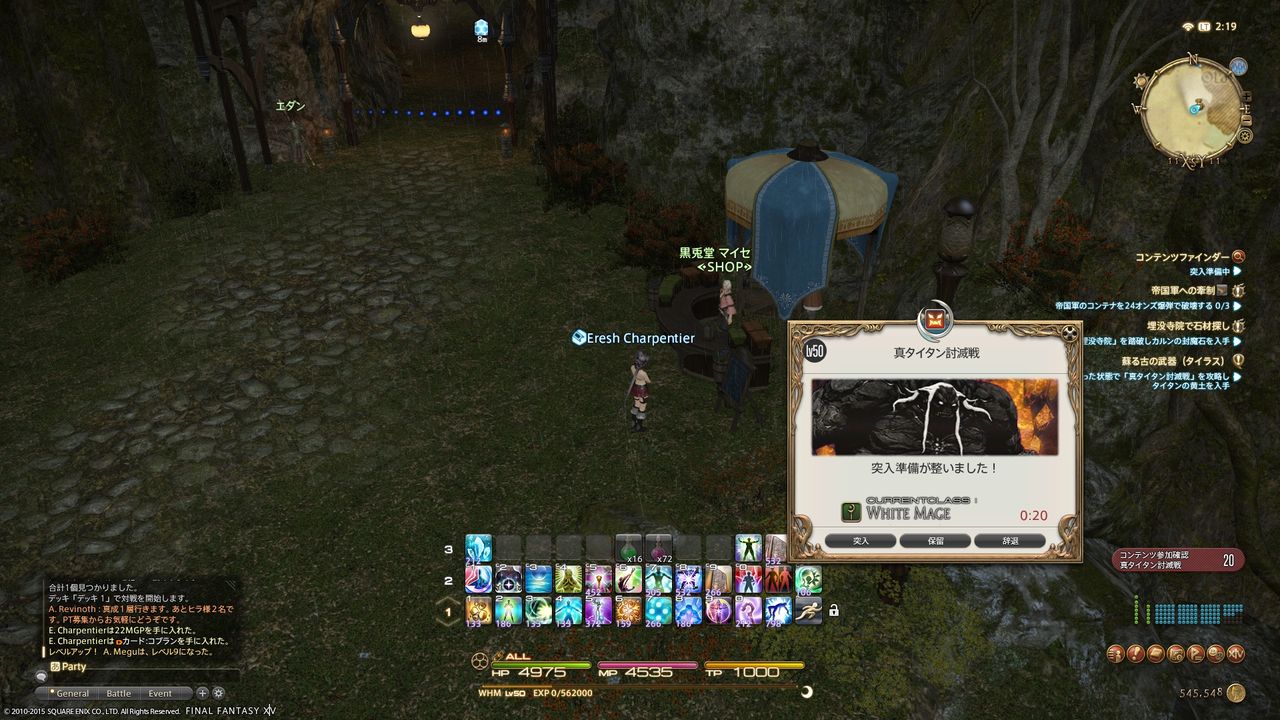Click the moon icon beside the EXP bar
This screenshot has height=720, width=1280.
pyautogui.click(x=806, y=690)
